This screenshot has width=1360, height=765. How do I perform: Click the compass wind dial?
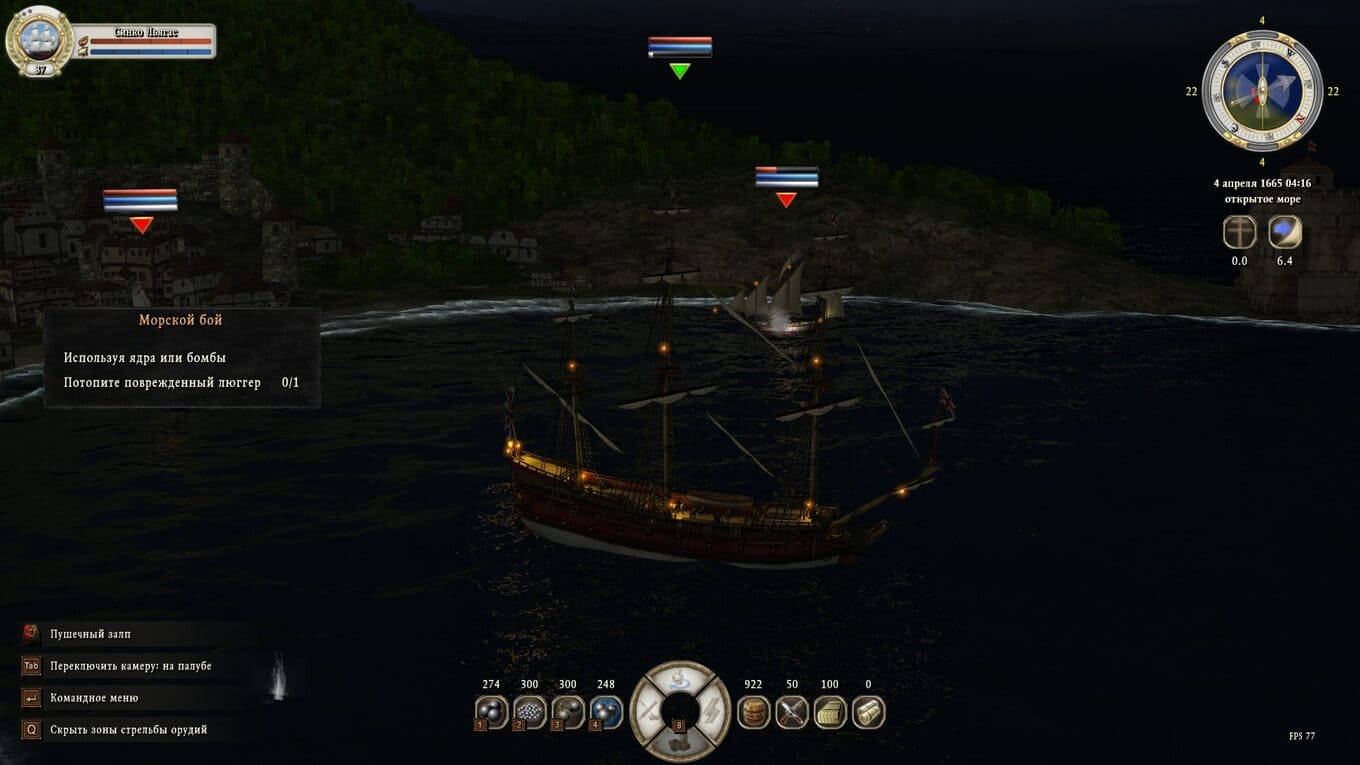(1262, 91)
